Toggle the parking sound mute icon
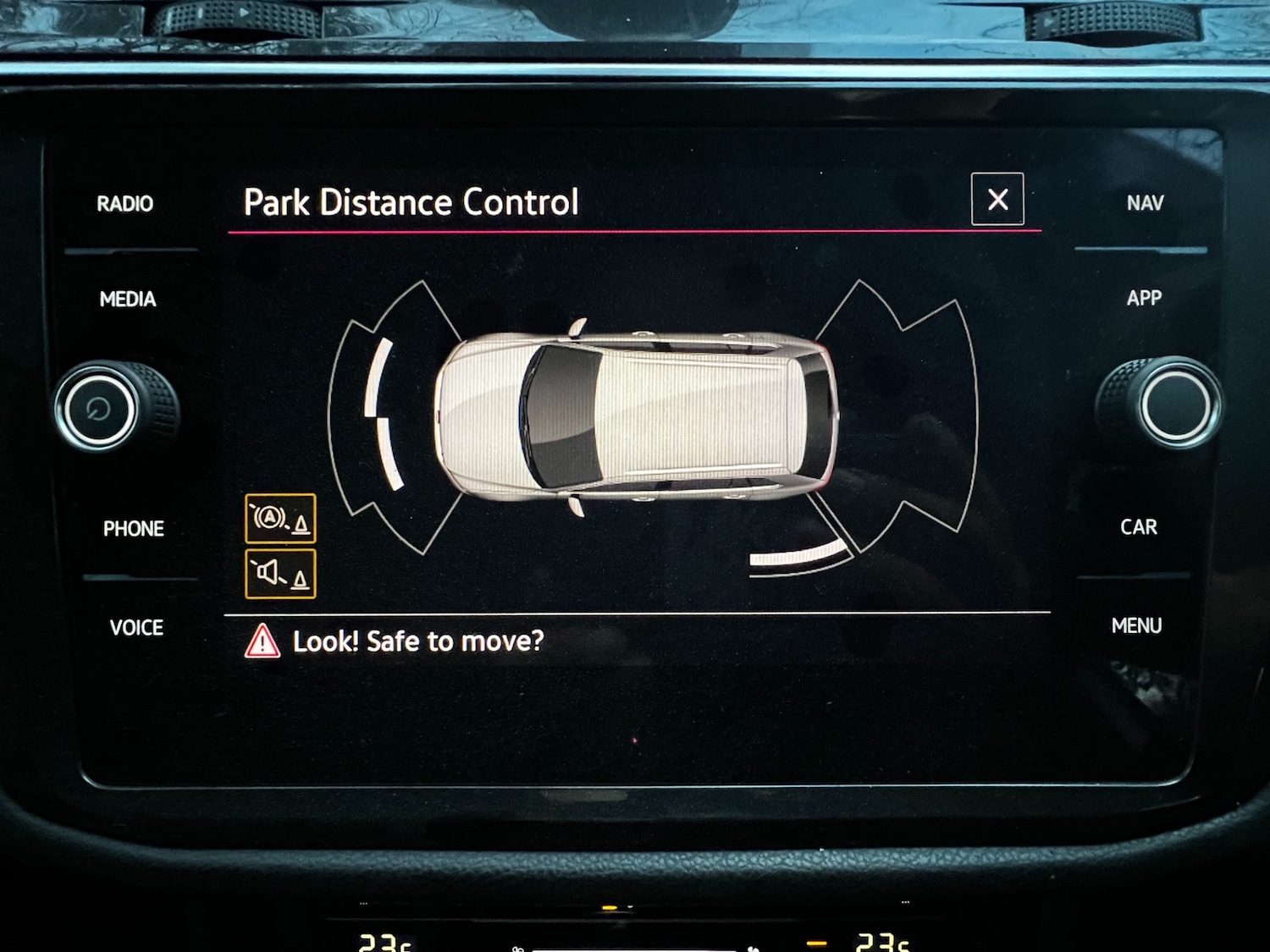Image resolution: width=1270 pixels, height=952 pixels. pyautogui.click(x=280, y=574)
